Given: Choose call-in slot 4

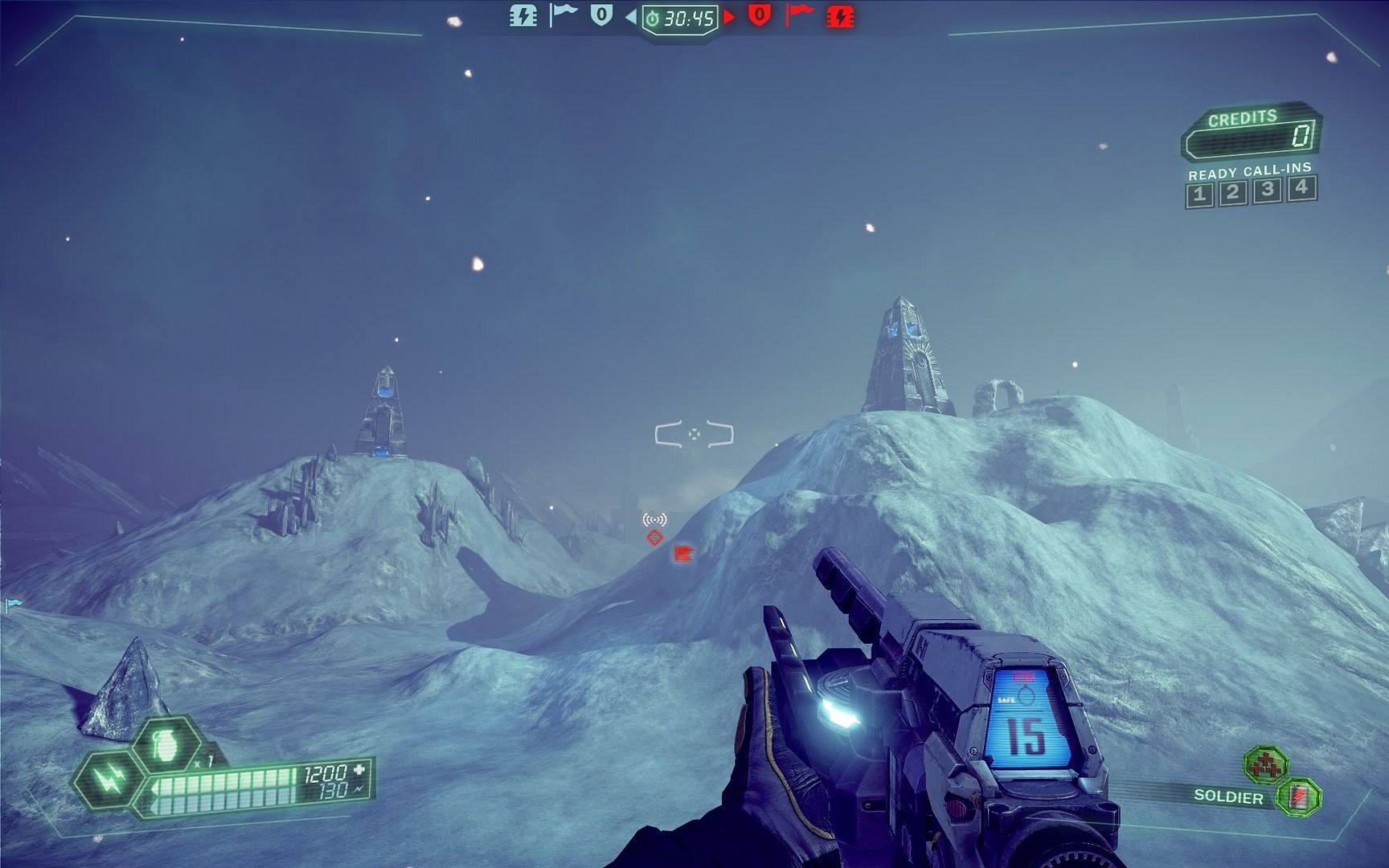Looking at the screenshot, I should (1301, 188).
